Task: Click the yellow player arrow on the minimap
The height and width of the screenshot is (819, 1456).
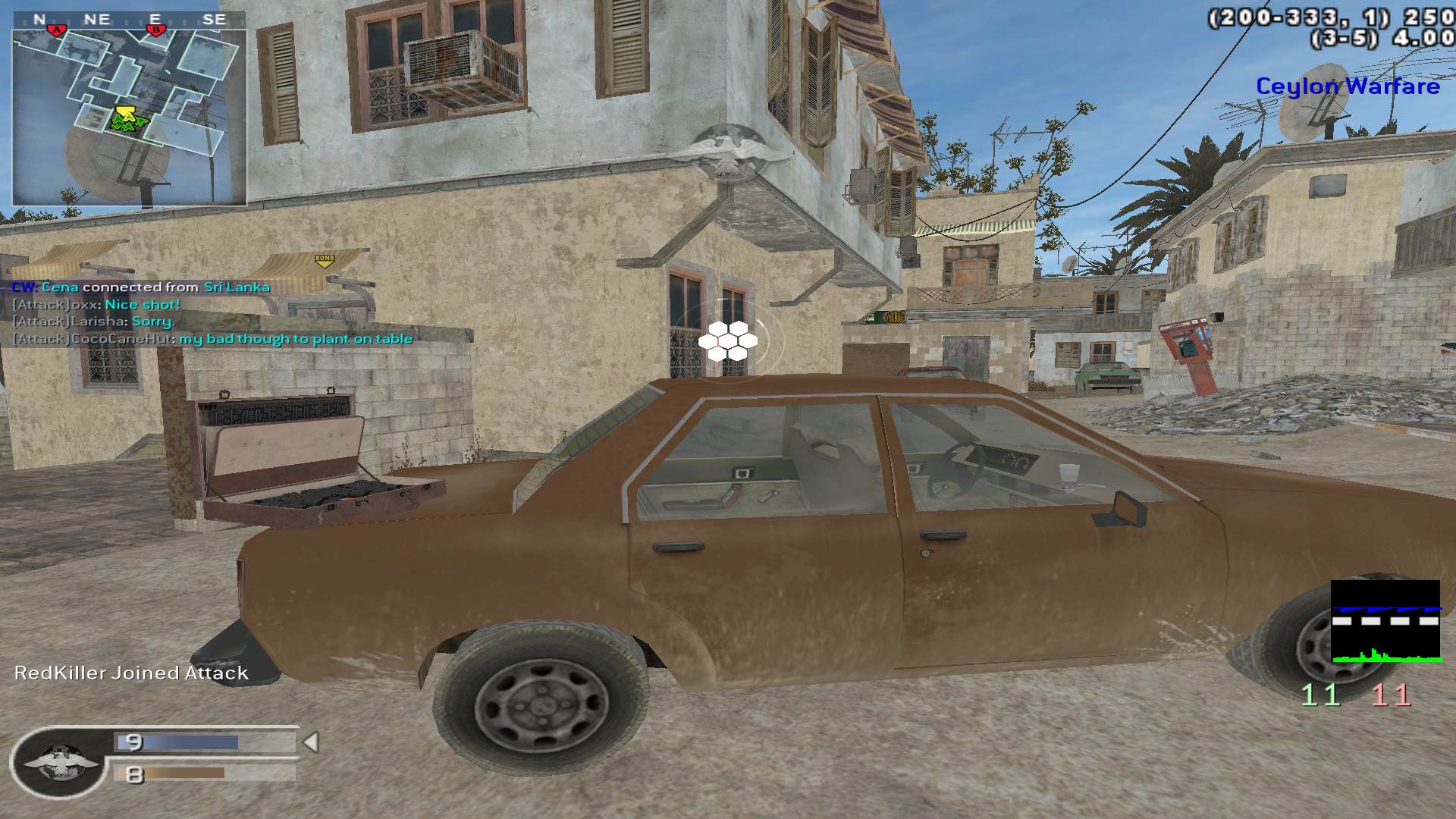Action: pyautogui.click(x=126, y=115)
